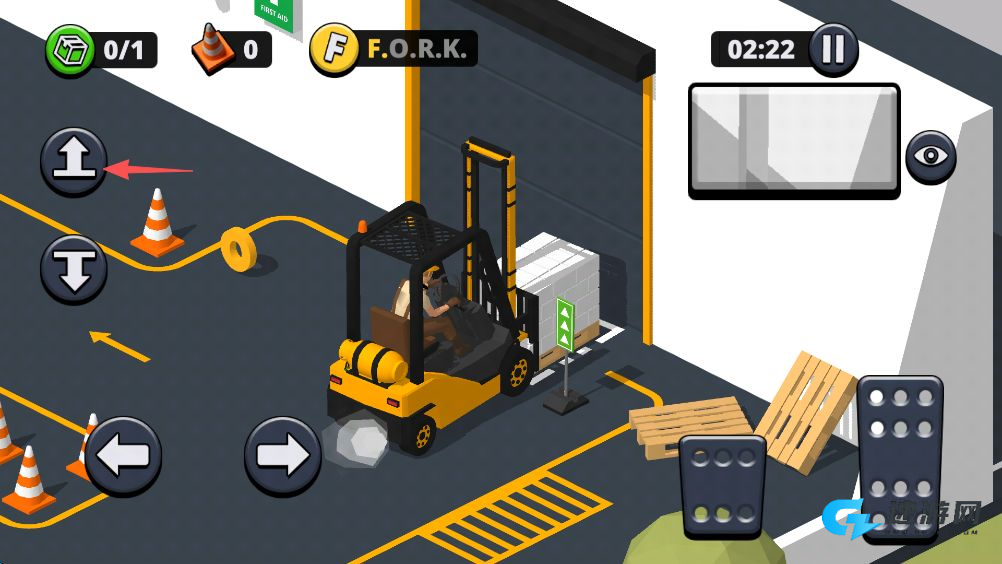The image size is (1002, 564).
Task: Select the green crate objective icon
Action: [69, 49]
